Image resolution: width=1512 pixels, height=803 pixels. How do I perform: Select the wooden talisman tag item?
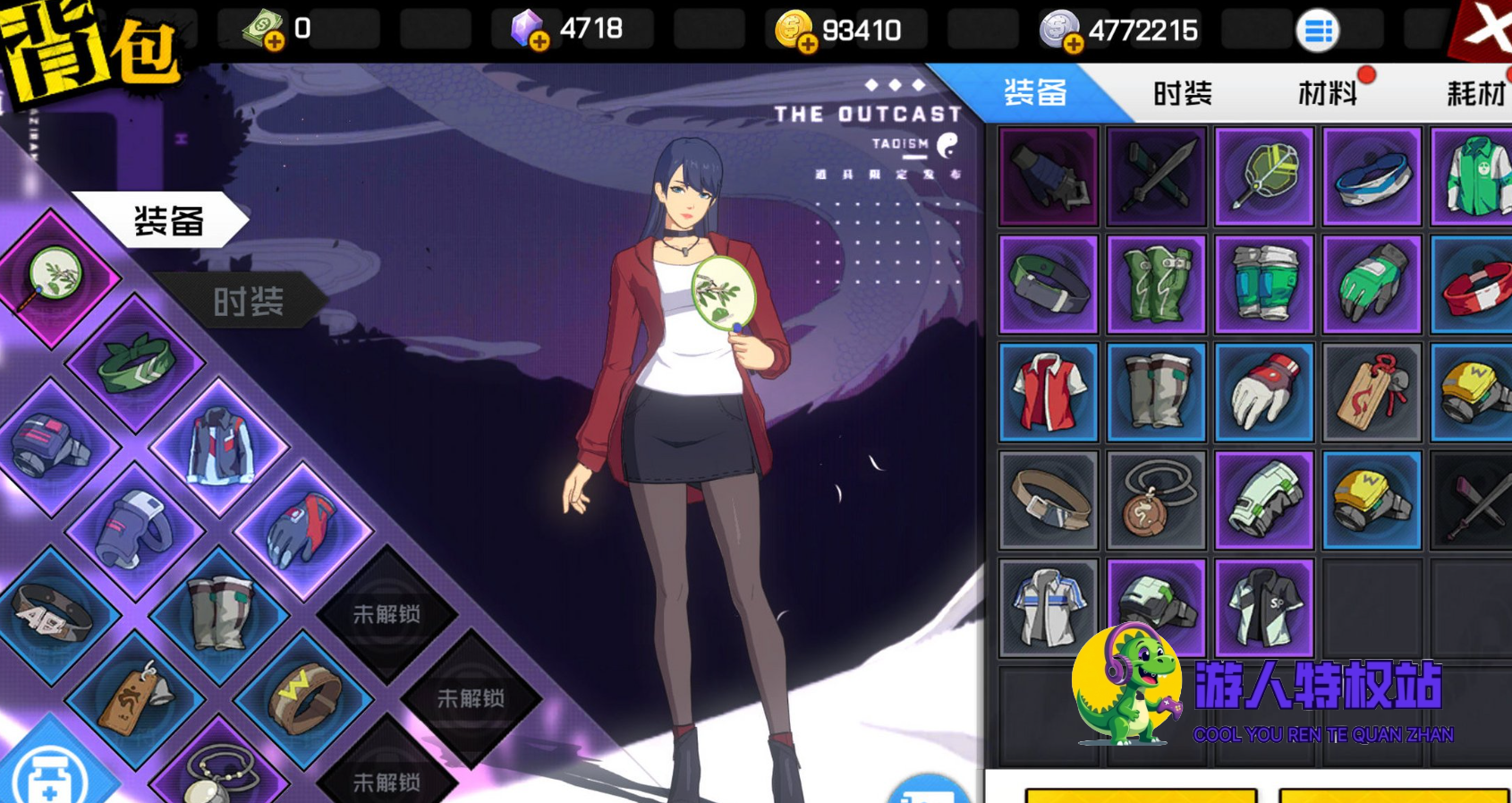[1372, 392]
